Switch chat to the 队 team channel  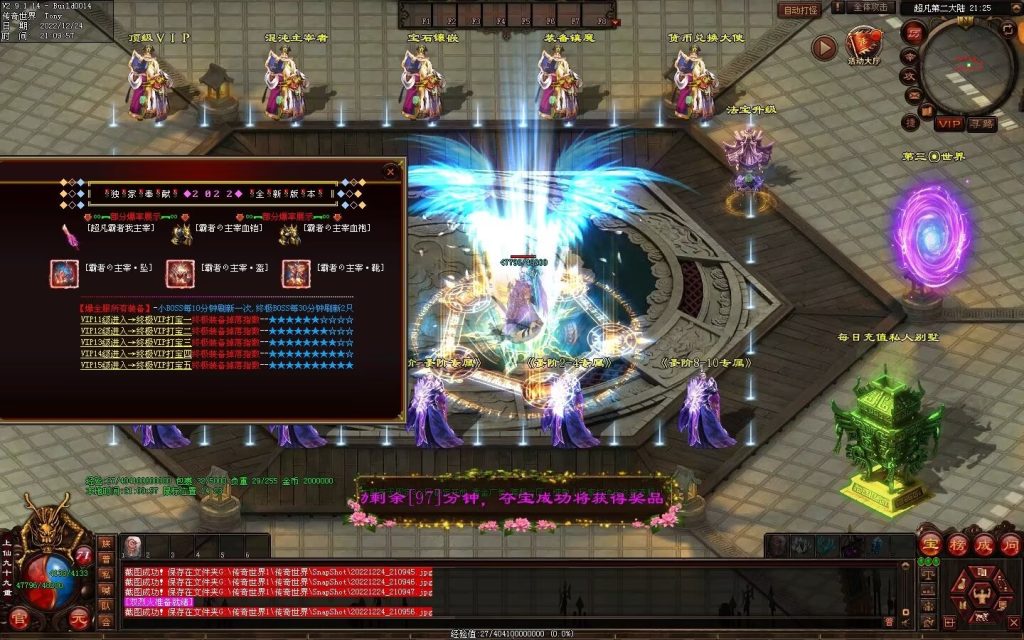pos(106,606)
